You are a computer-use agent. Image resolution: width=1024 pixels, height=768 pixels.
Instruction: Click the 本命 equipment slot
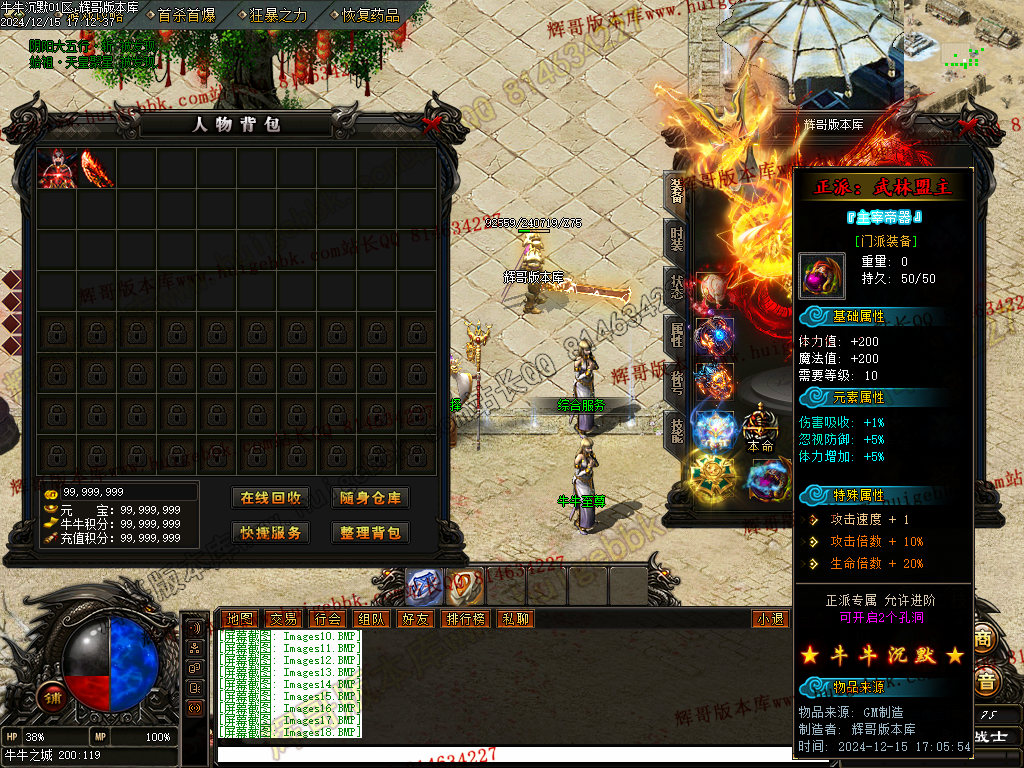[x=760, y=431]
